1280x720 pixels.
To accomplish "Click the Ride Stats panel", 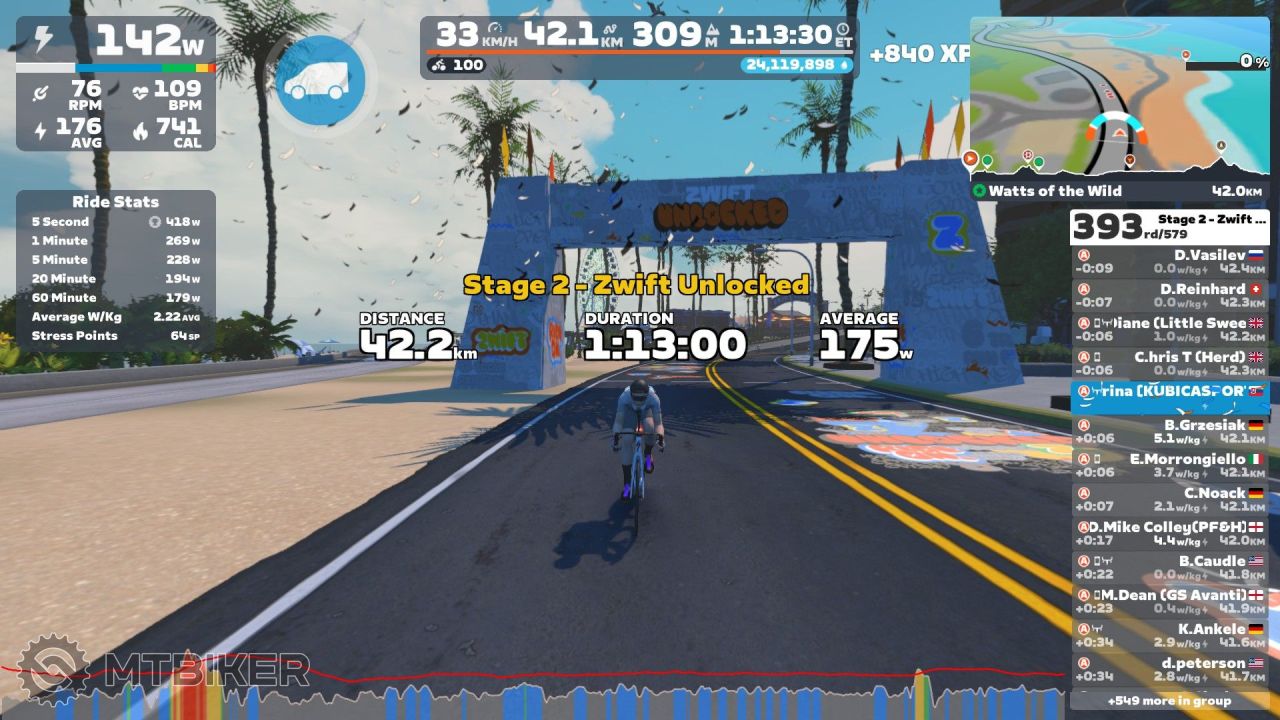I will click(115, 270).
